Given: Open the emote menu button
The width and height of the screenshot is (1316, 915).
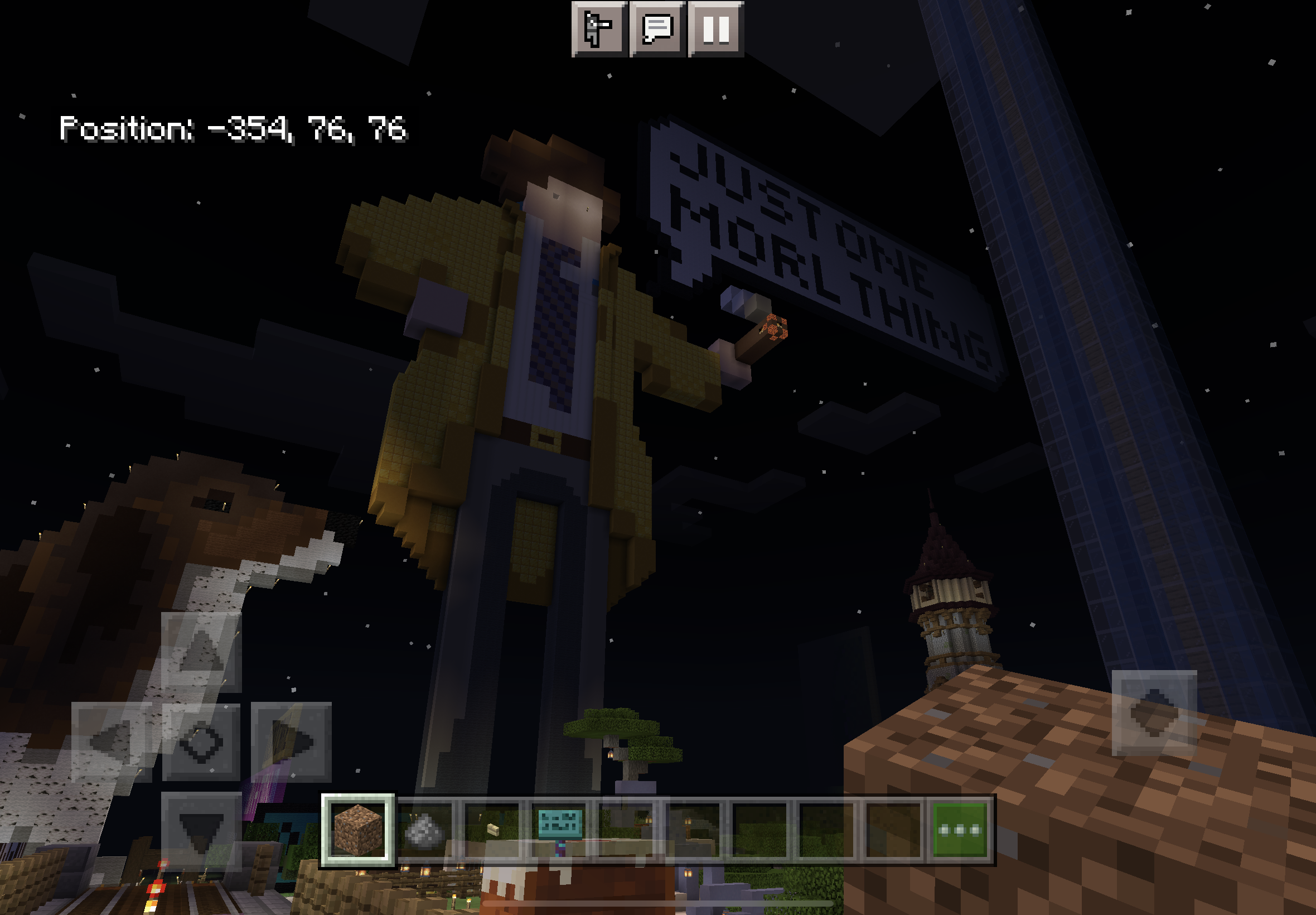Looking at the screenshot, I should (599, 28).
